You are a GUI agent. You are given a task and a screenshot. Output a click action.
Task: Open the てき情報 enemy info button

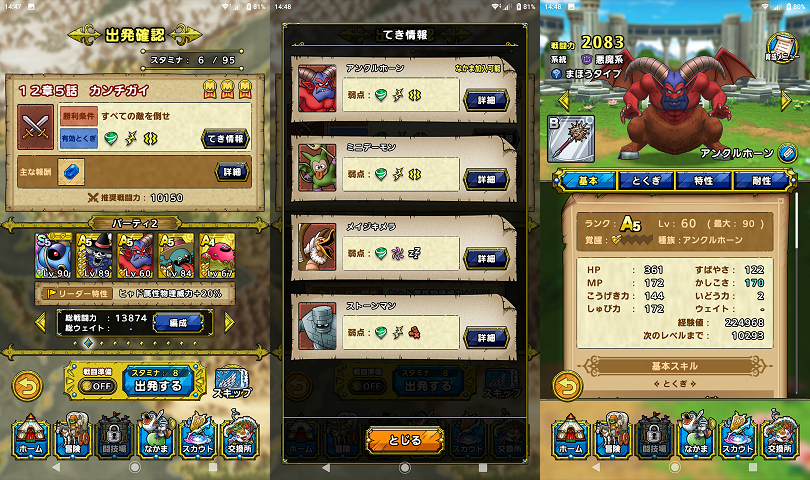pos(226,138)
